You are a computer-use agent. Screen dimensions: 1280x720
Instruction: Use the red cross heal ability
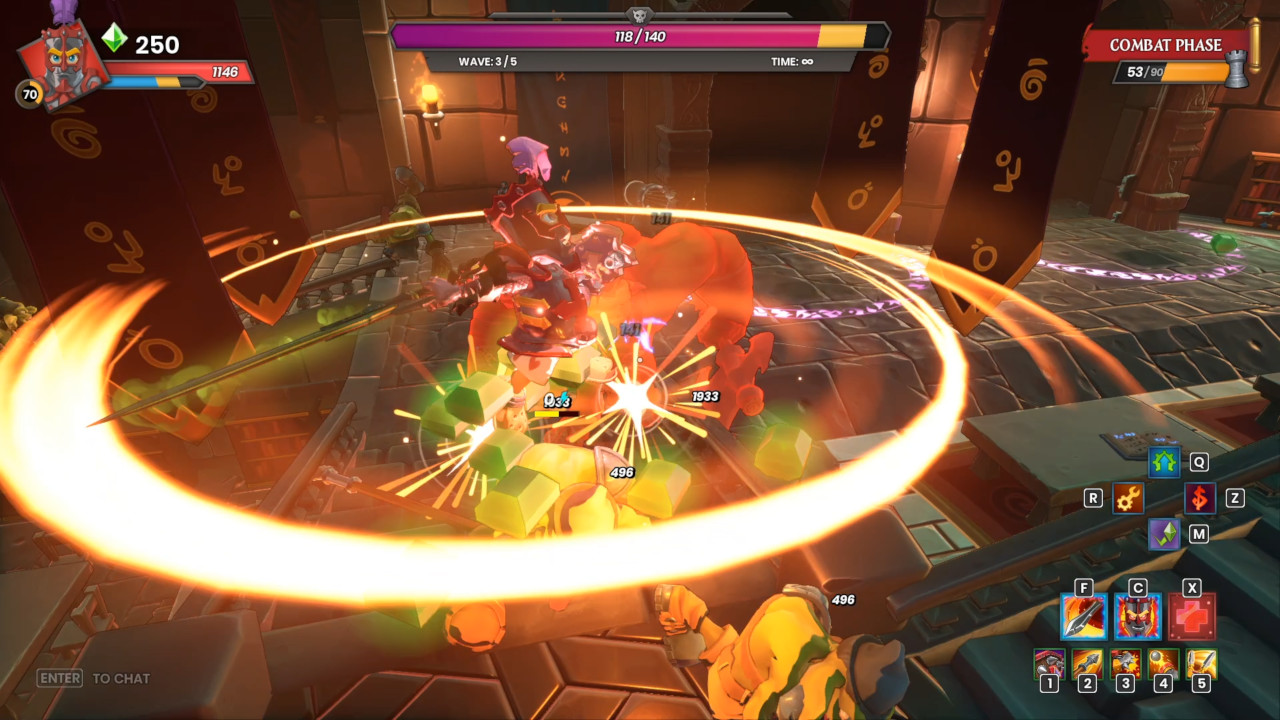(x=1192, y=617)
